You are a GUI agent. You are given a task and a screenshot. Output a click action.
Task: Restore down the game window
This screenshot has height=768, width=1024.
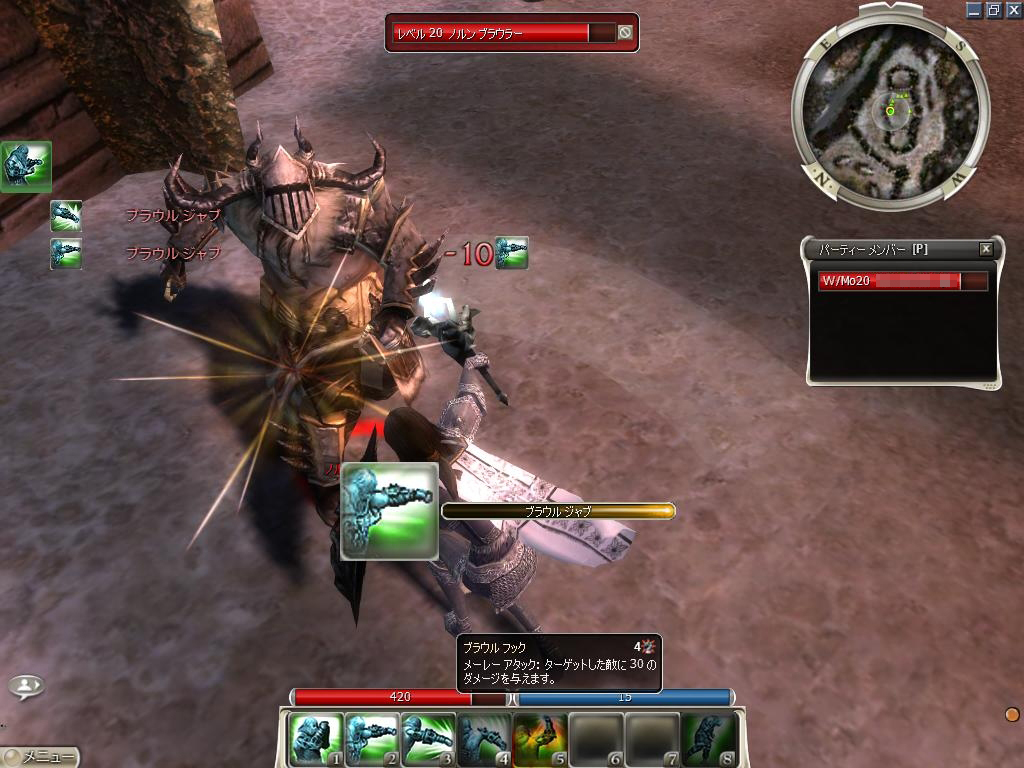coord(994,10)
